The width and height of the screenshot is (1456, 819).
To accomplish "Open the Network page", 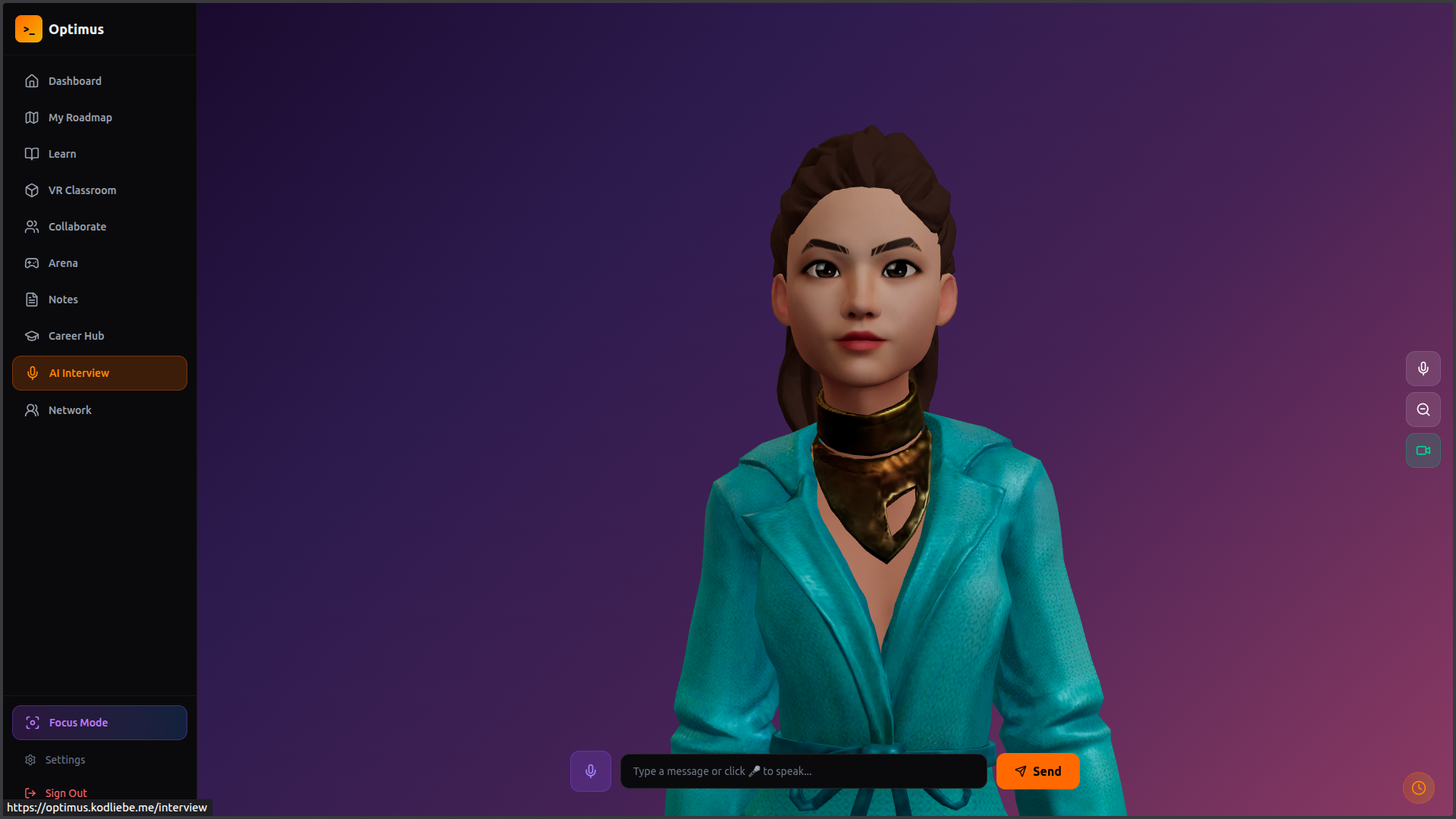I will tap(70, 410).
